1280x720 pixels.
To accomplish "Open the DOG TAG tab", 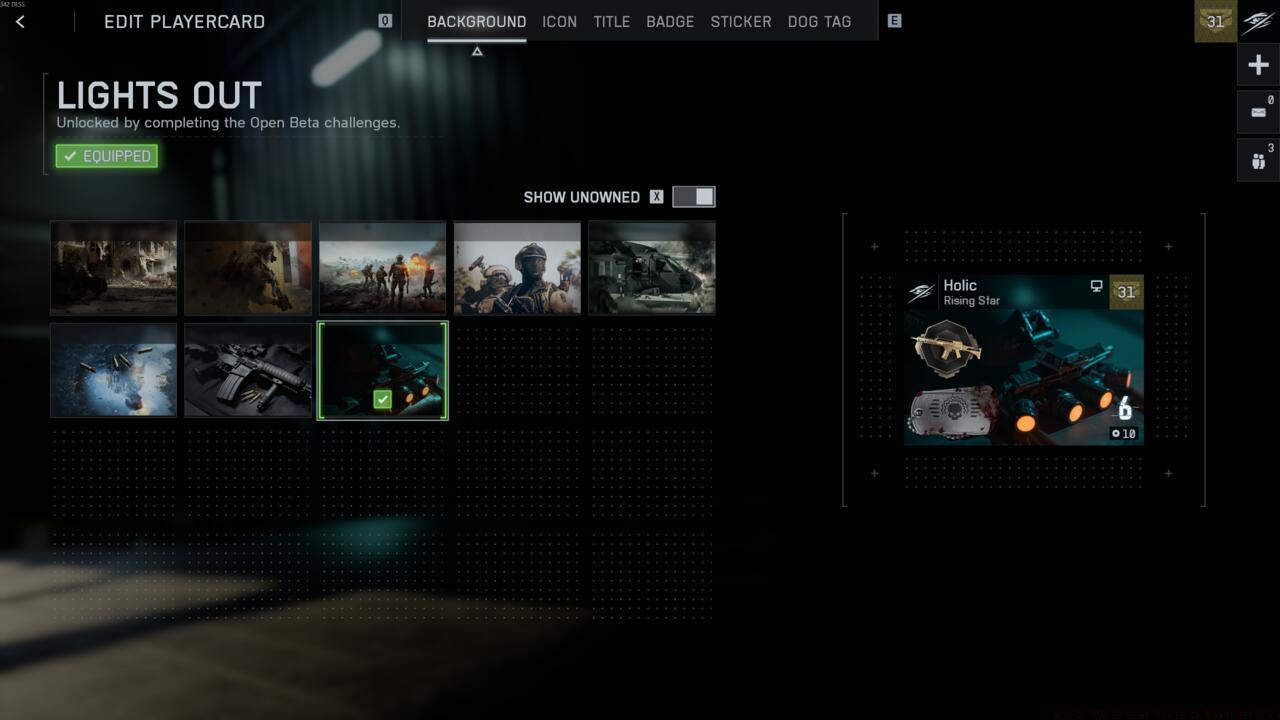I will [819, 21].
